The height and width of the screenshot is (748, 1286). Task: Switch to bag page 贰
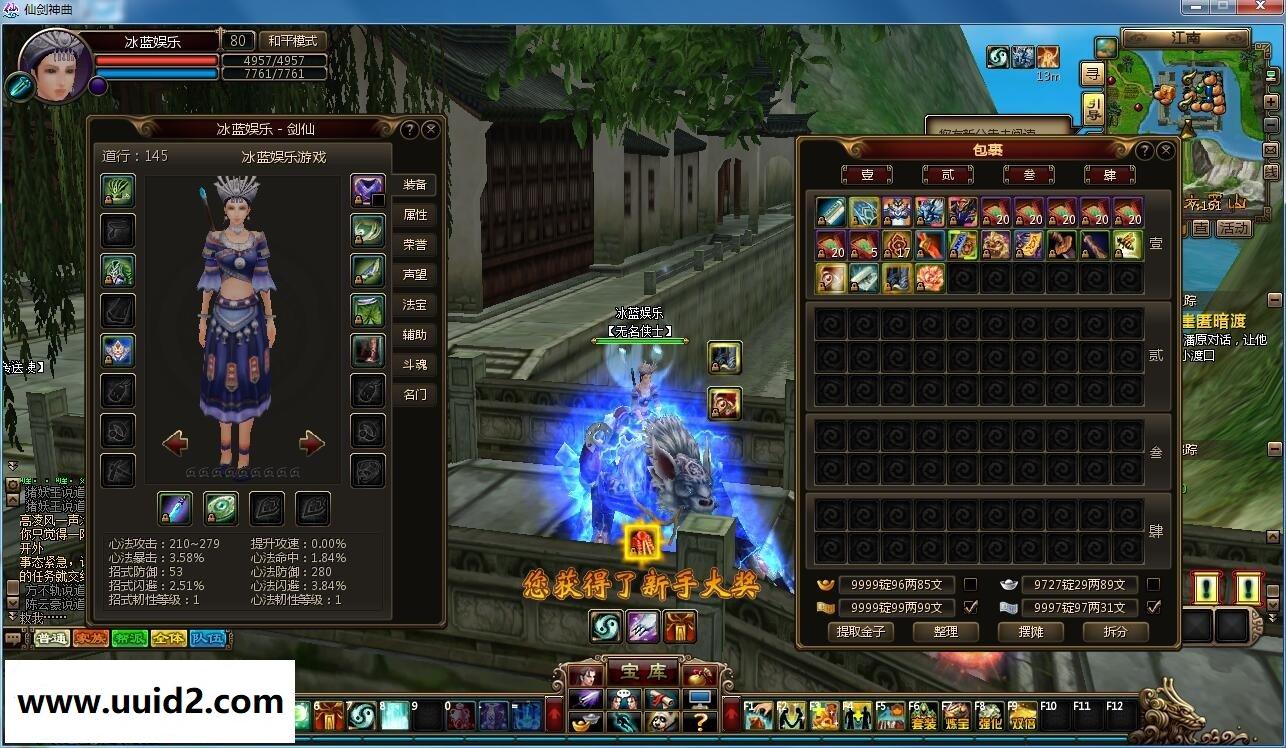click(947, 175)
